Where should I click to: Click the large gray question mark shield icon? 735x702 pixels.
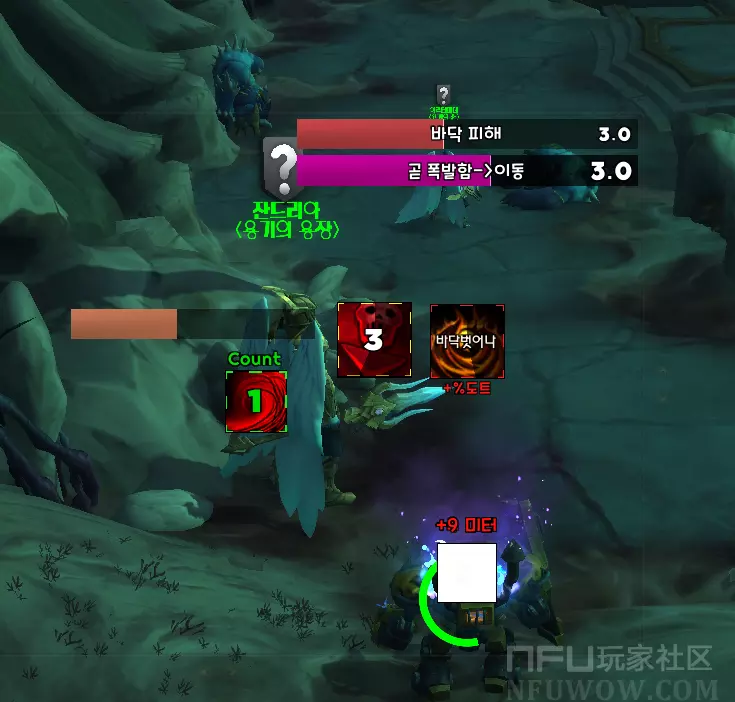284,167
